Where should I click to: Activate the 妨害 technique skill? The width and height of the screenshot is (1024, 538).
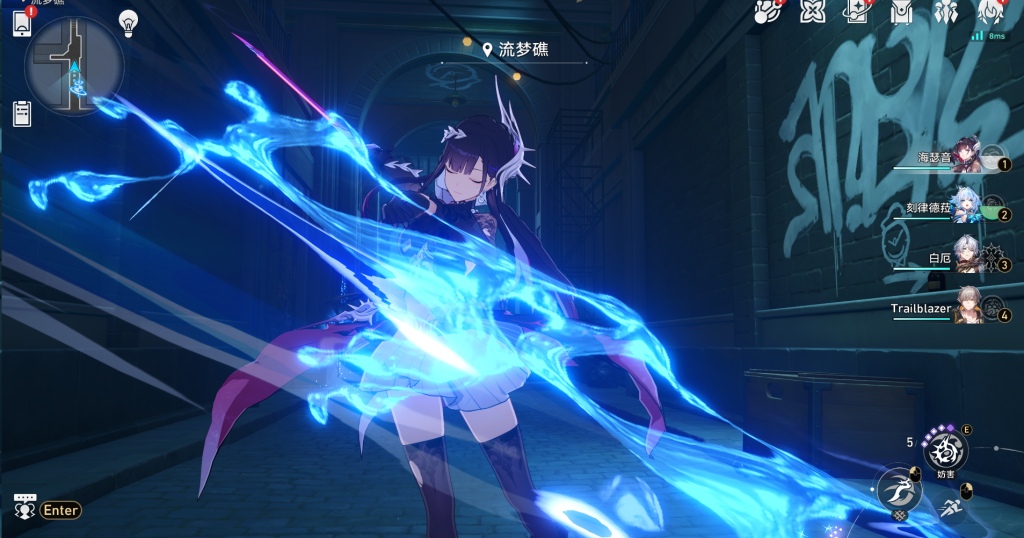[945, 451]
